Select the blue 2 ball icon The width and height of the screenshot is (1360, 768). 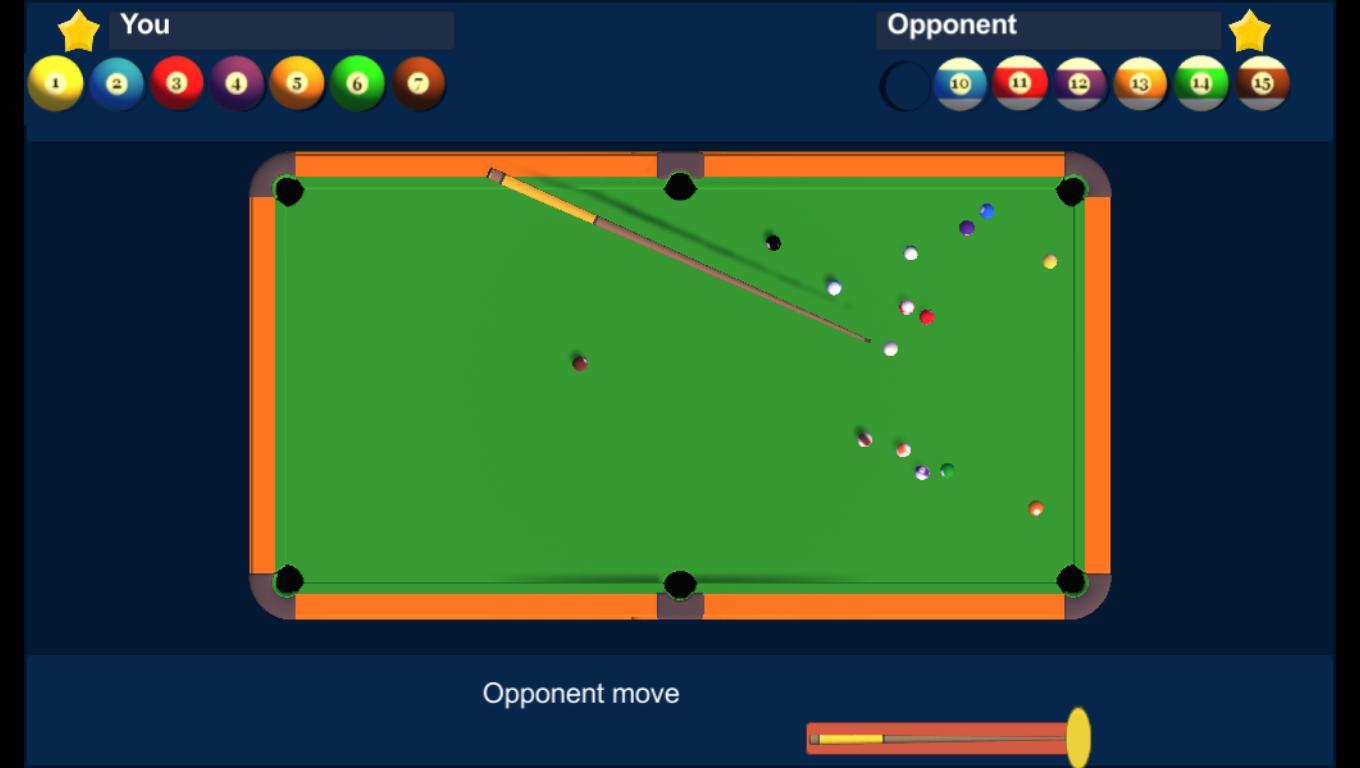pos(119,82)
